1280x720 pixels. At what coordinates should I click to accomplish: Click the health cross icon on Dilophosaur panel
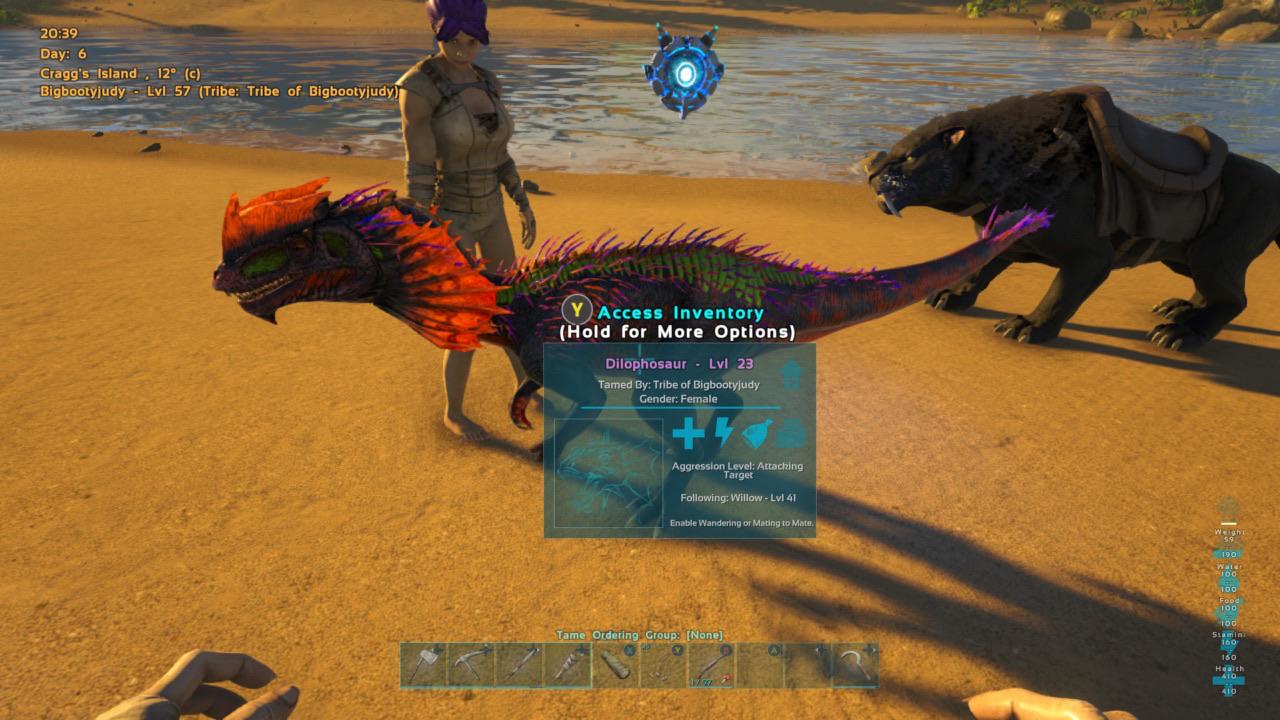(688, 435)
